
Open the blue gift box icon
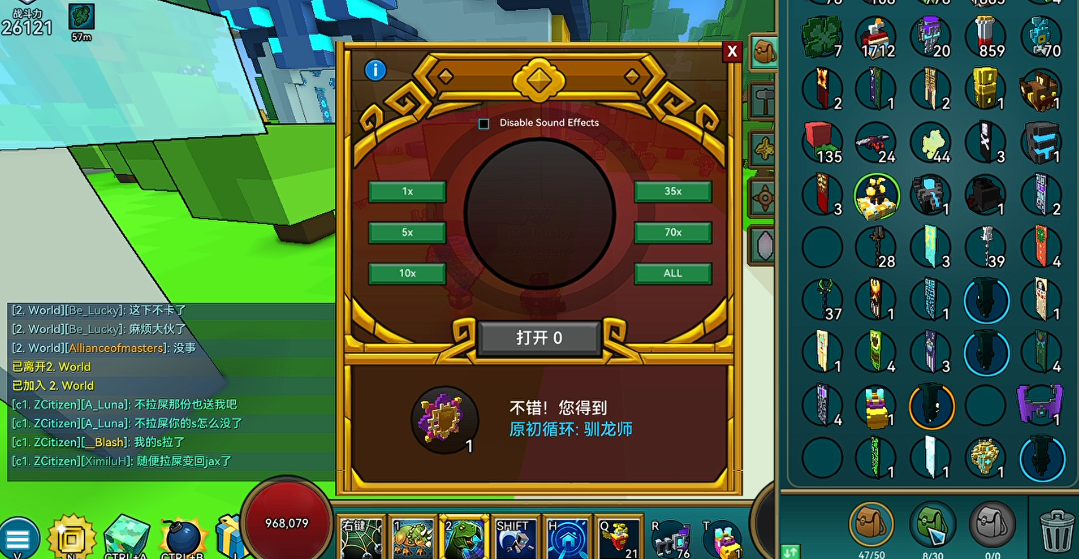pos(230,536)
